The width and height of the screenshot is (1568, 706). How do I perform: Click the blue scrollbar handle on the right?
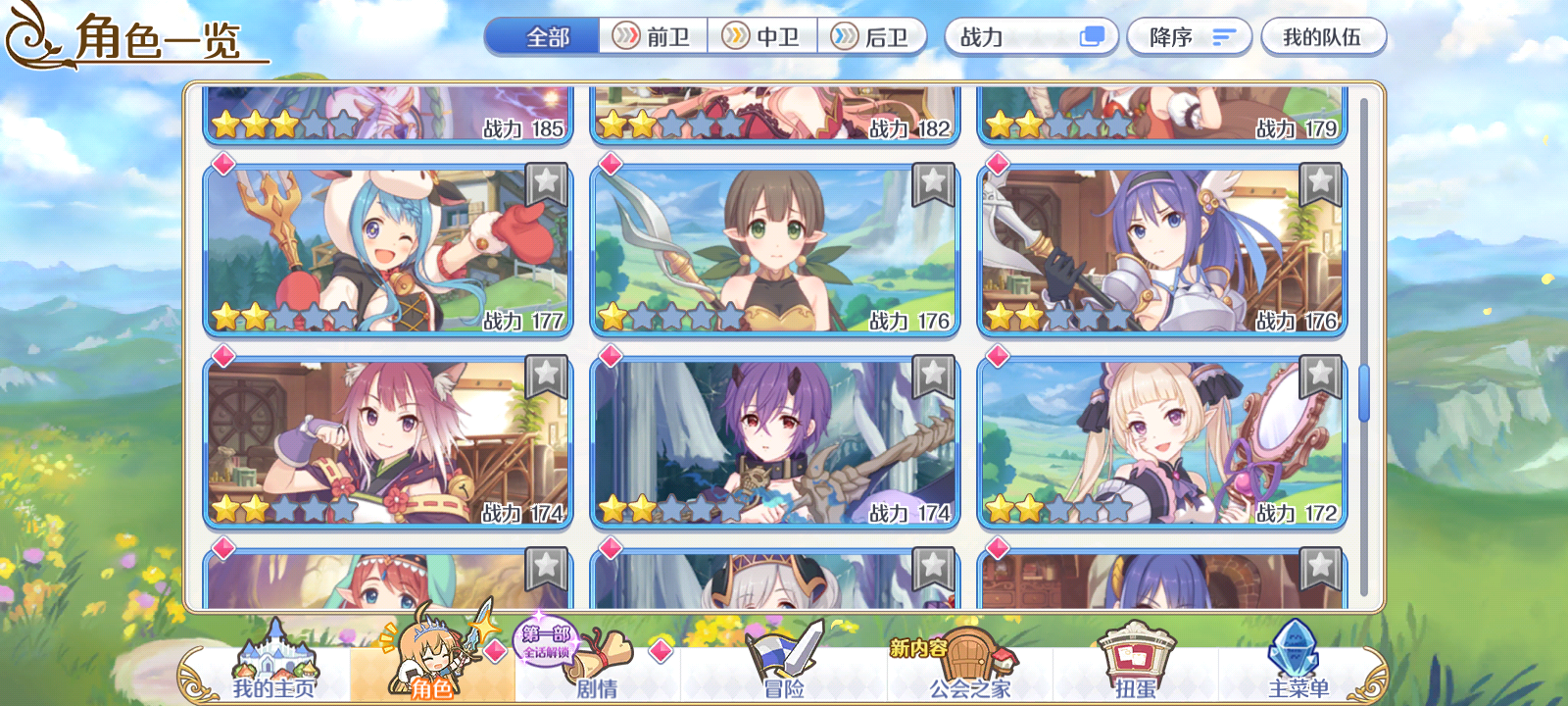pyautogui.click(x=1362, y=392)
